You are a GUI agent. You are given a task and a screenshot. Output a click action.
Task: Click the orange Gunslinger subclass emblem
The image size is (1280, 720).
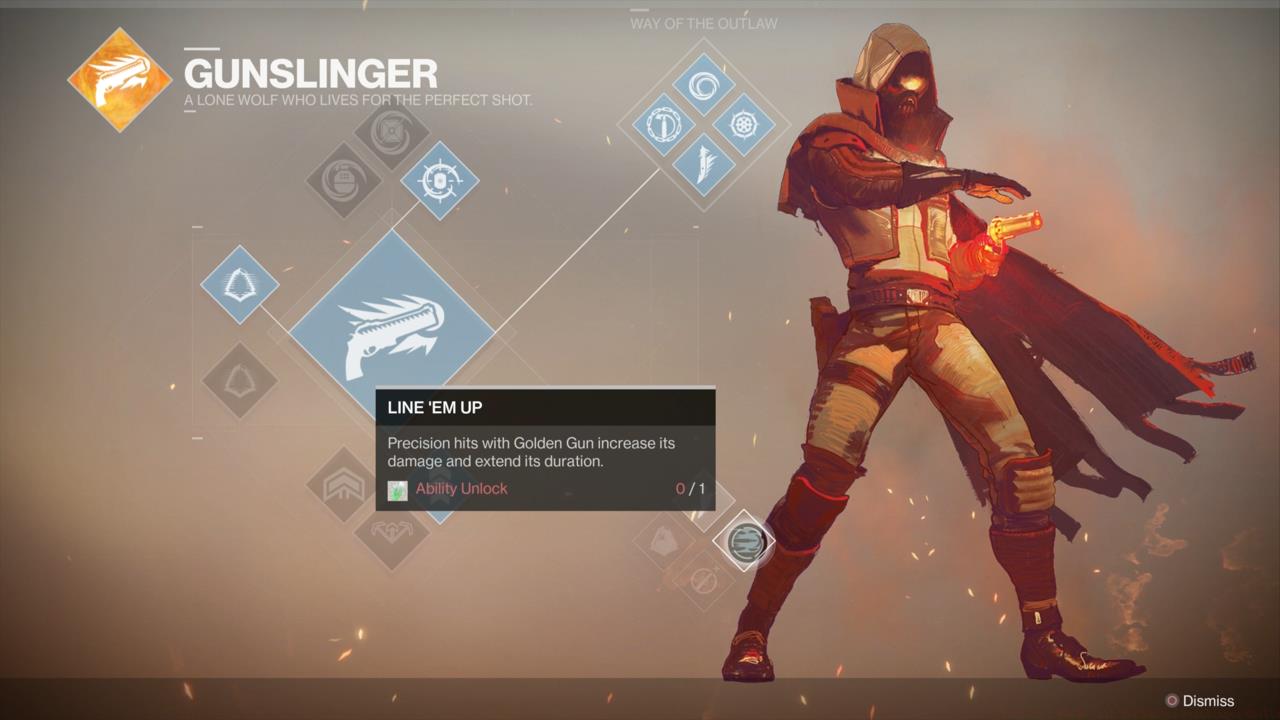(119, 79)
